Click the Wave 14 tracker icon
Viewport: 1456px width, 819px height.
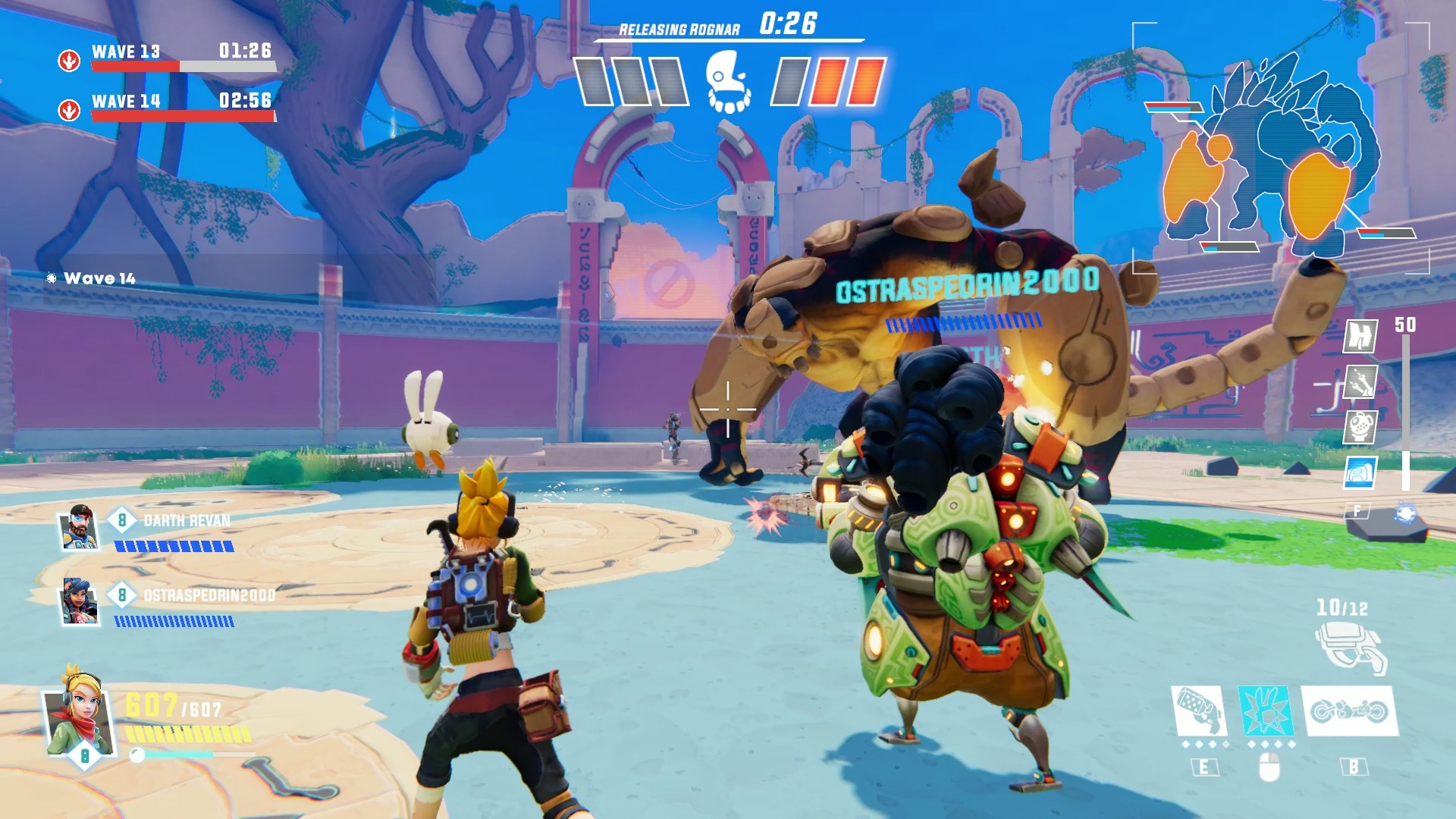[69, 110]
